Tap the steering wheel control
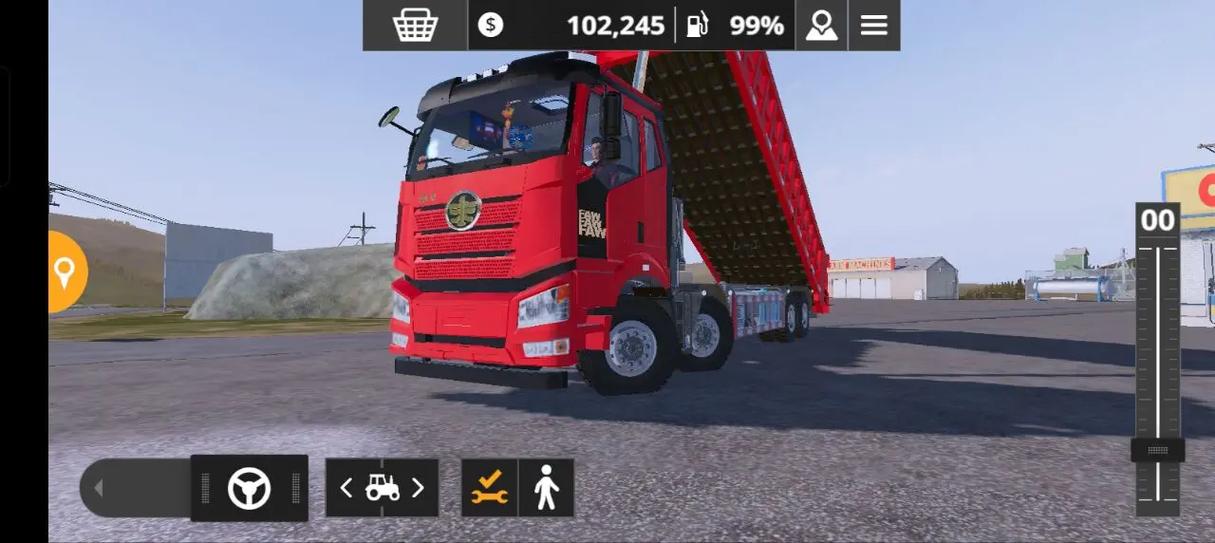Viewport: 1215px width, 543px height. 249,488
